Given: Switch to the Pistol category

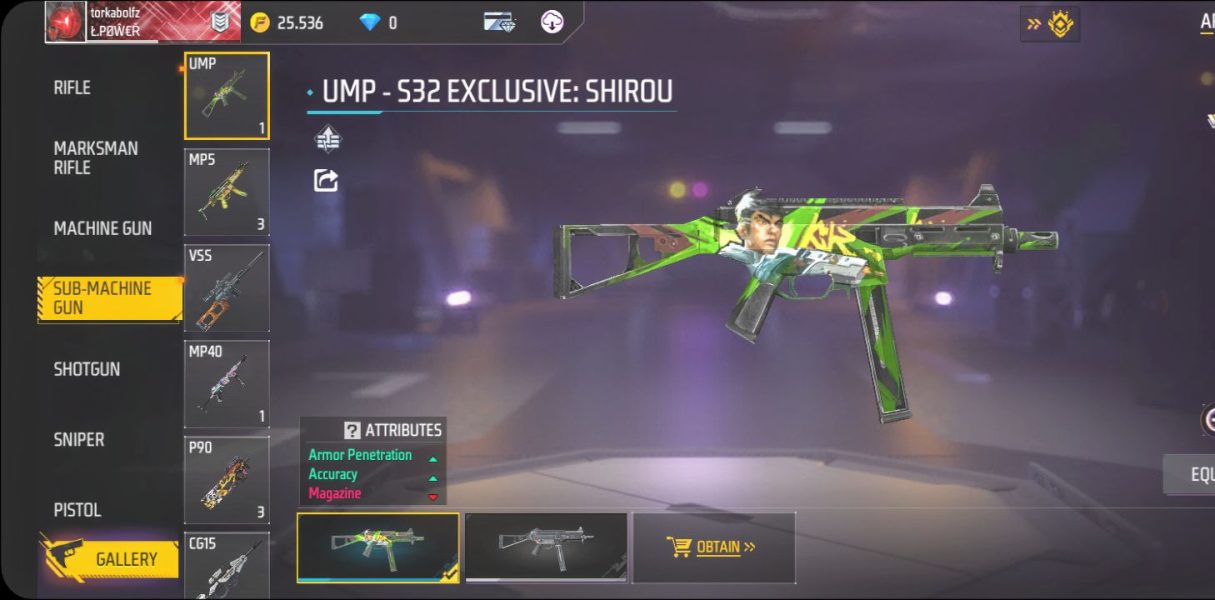Looking at the screenshot, I should pyautogui.click(x=78, y=510).
